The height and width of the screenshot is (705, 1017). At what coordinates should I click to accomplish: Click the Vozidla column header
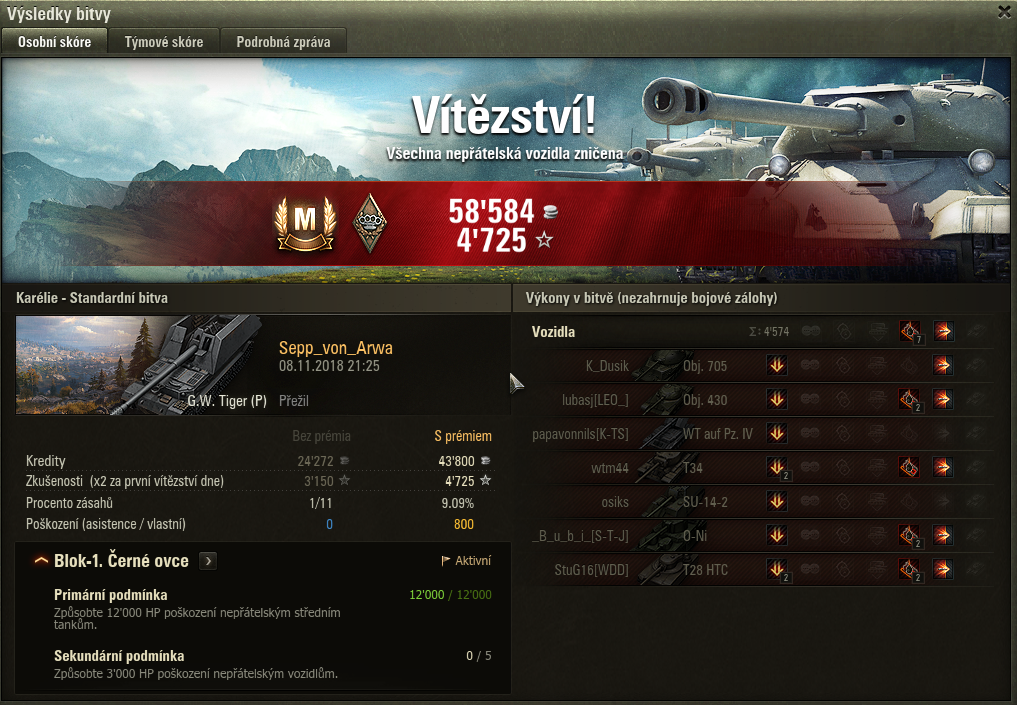click(x=553, y=332)
